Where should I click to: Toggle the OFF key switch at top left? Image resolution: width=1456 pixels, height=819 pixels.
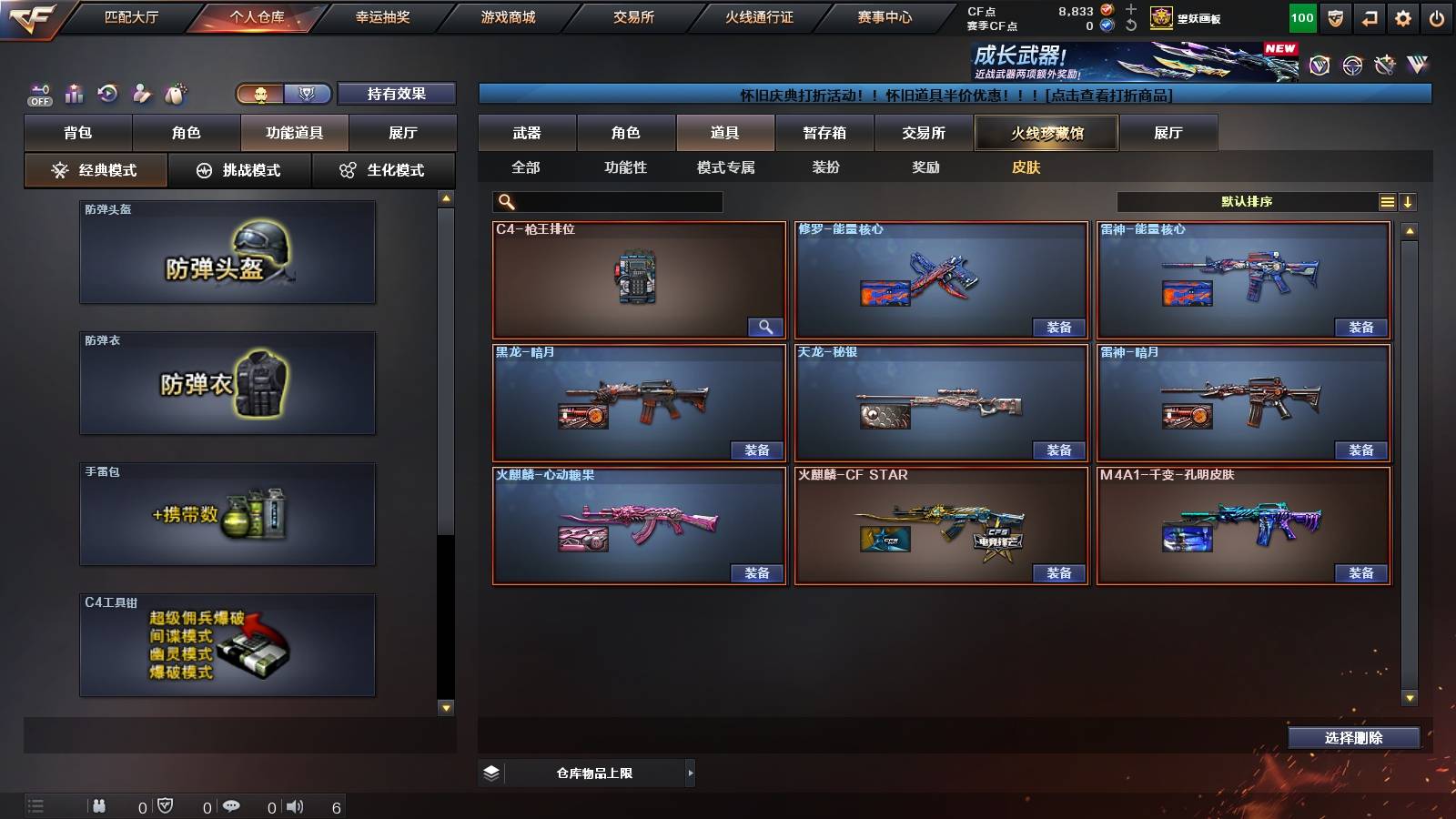click(x=38, y=92)
